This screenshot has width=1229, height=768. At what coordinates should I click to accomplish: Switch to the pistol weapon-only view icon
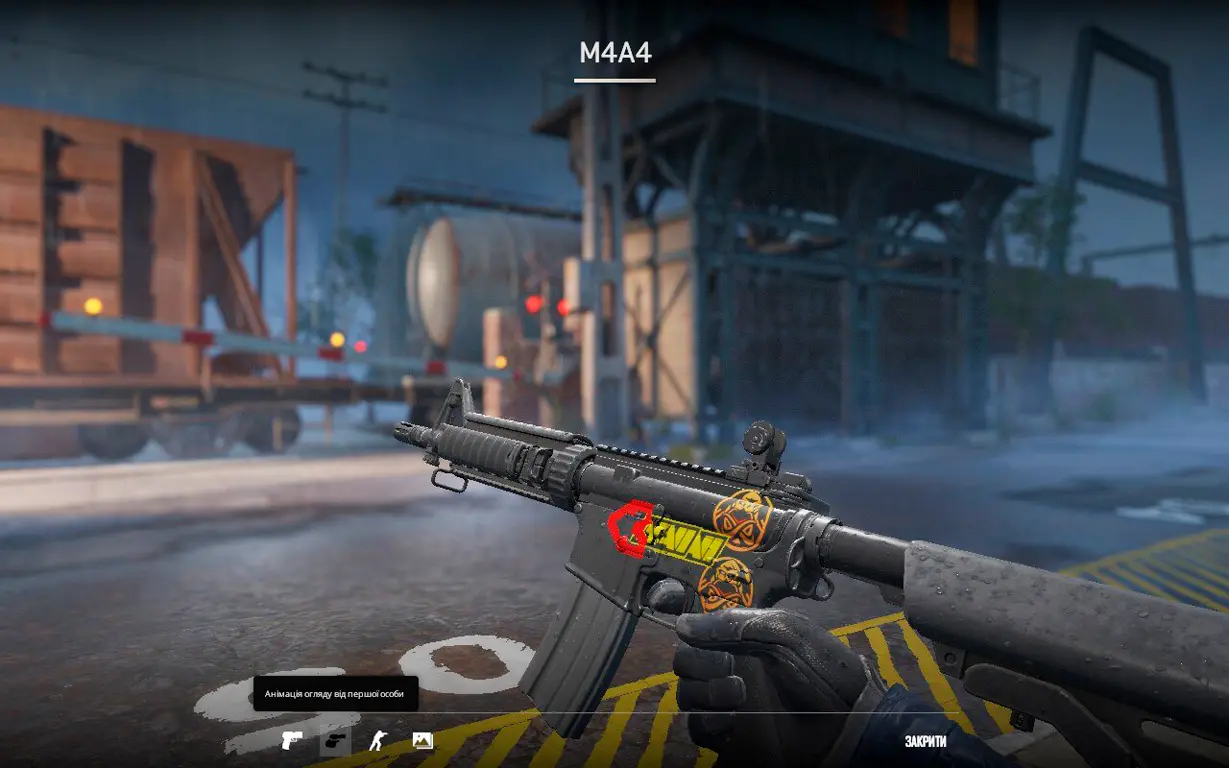coord(291,740)
